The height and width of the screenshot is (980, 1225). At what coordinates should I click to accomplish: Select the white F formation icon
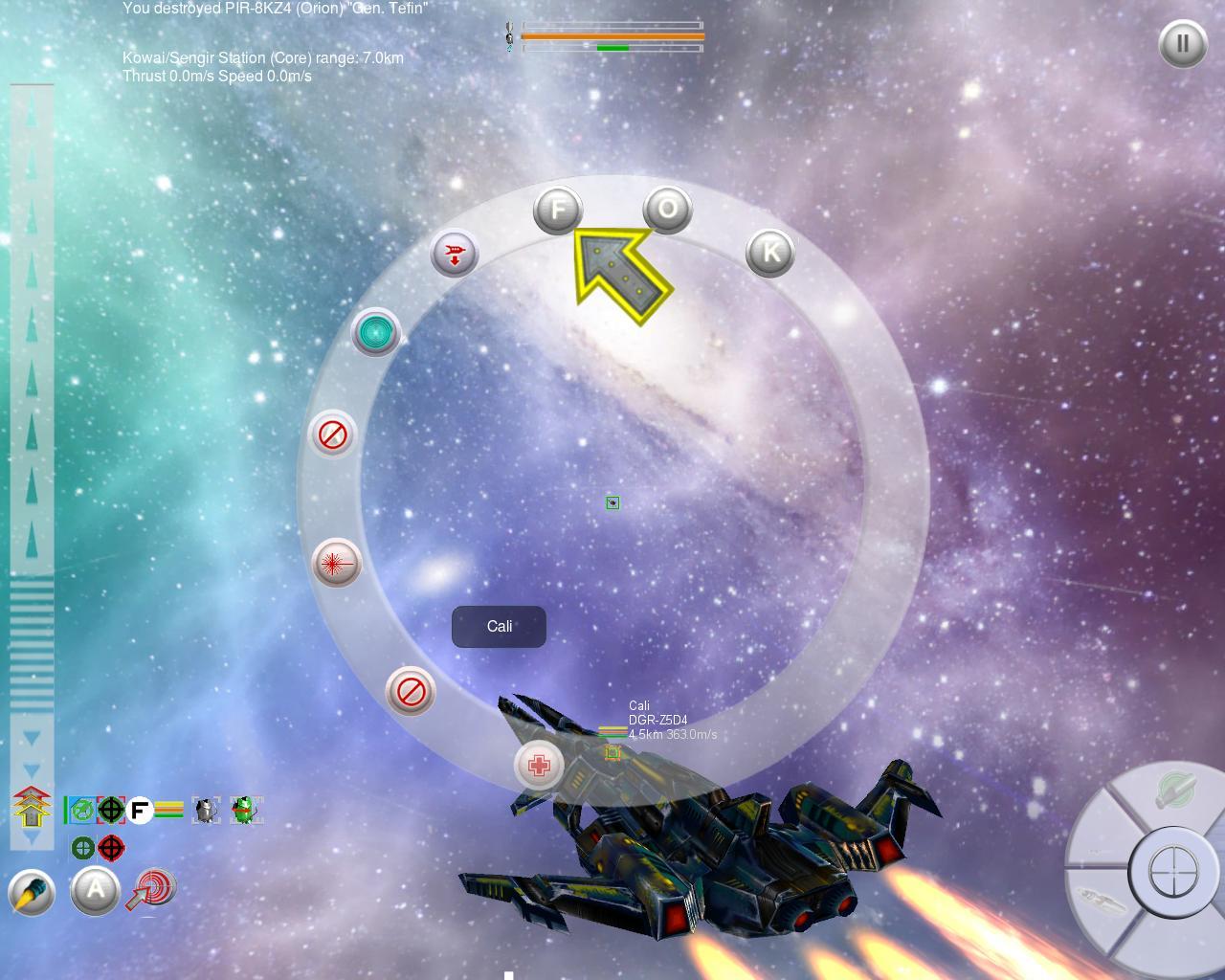point(140,811)
